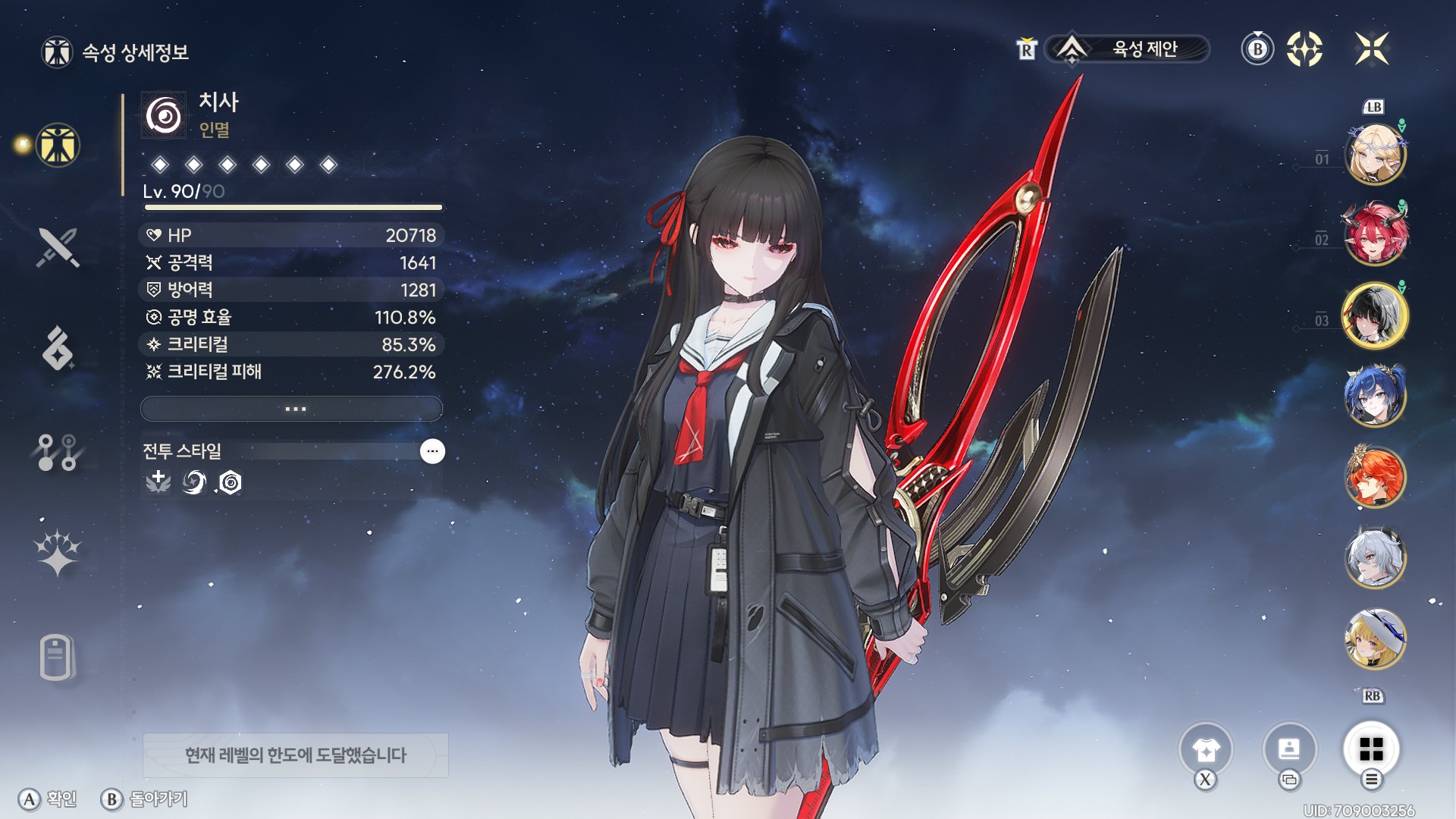The width and height of the screenshot is (1456, 819).
Task: Open the resonance chain star-shaped tab
Action: [58, 551]
